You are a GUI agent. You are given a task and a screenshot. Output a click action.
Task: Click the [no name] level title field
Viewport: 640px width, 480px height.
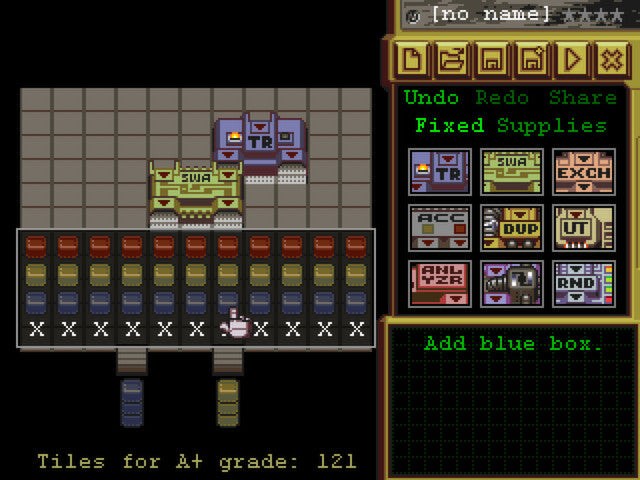490,15
